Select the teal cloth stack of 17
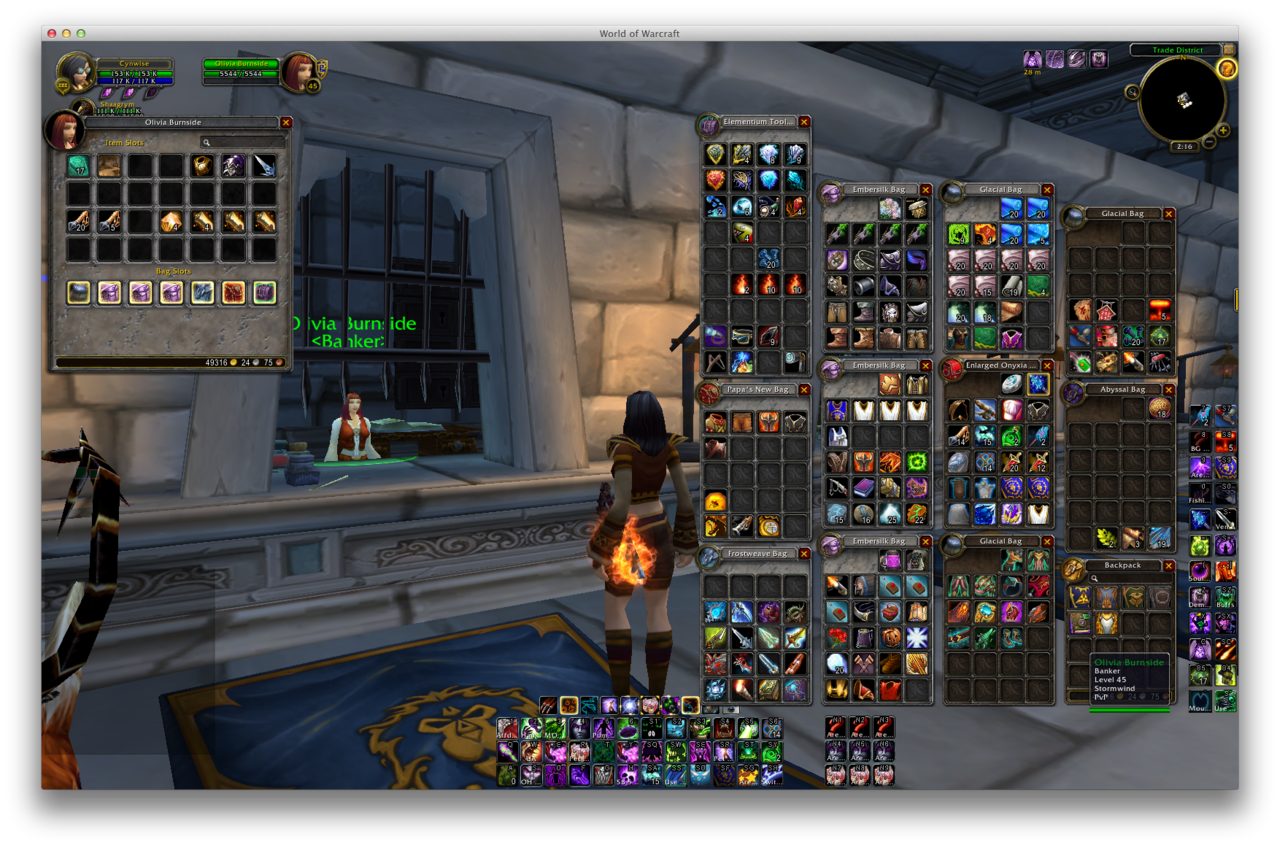Image resolution: width=1280 pixels, height=847 pixels. click(78, 166)
